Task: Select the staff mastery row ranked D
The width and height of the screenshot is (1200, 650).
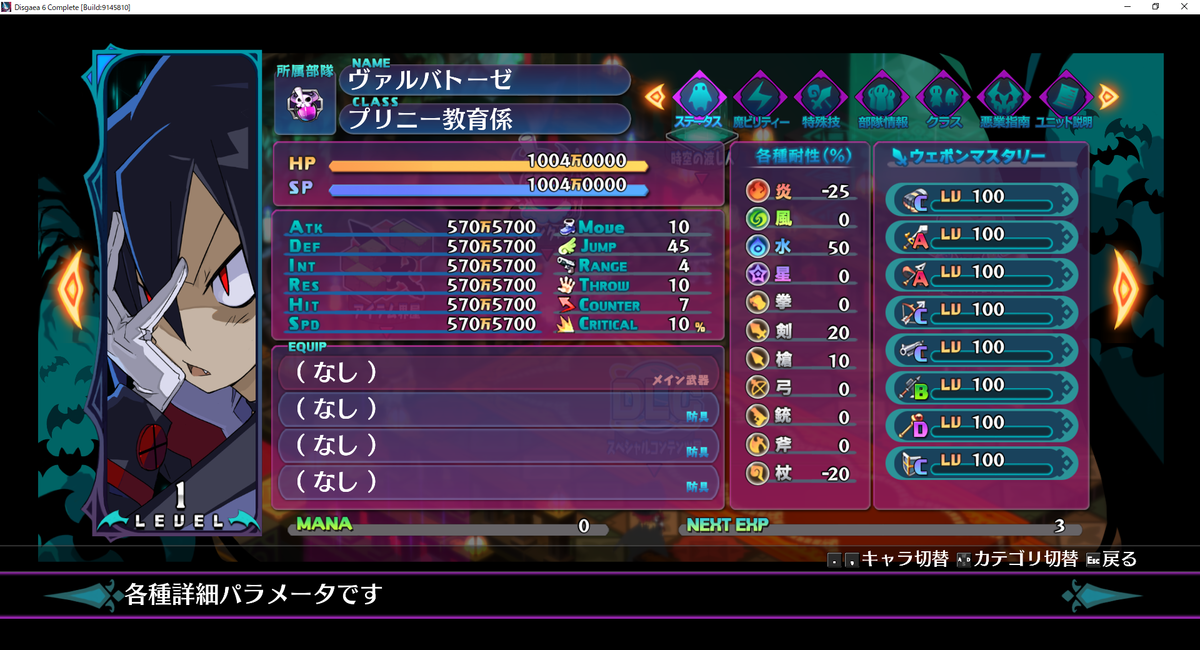Action: [981, 423]
